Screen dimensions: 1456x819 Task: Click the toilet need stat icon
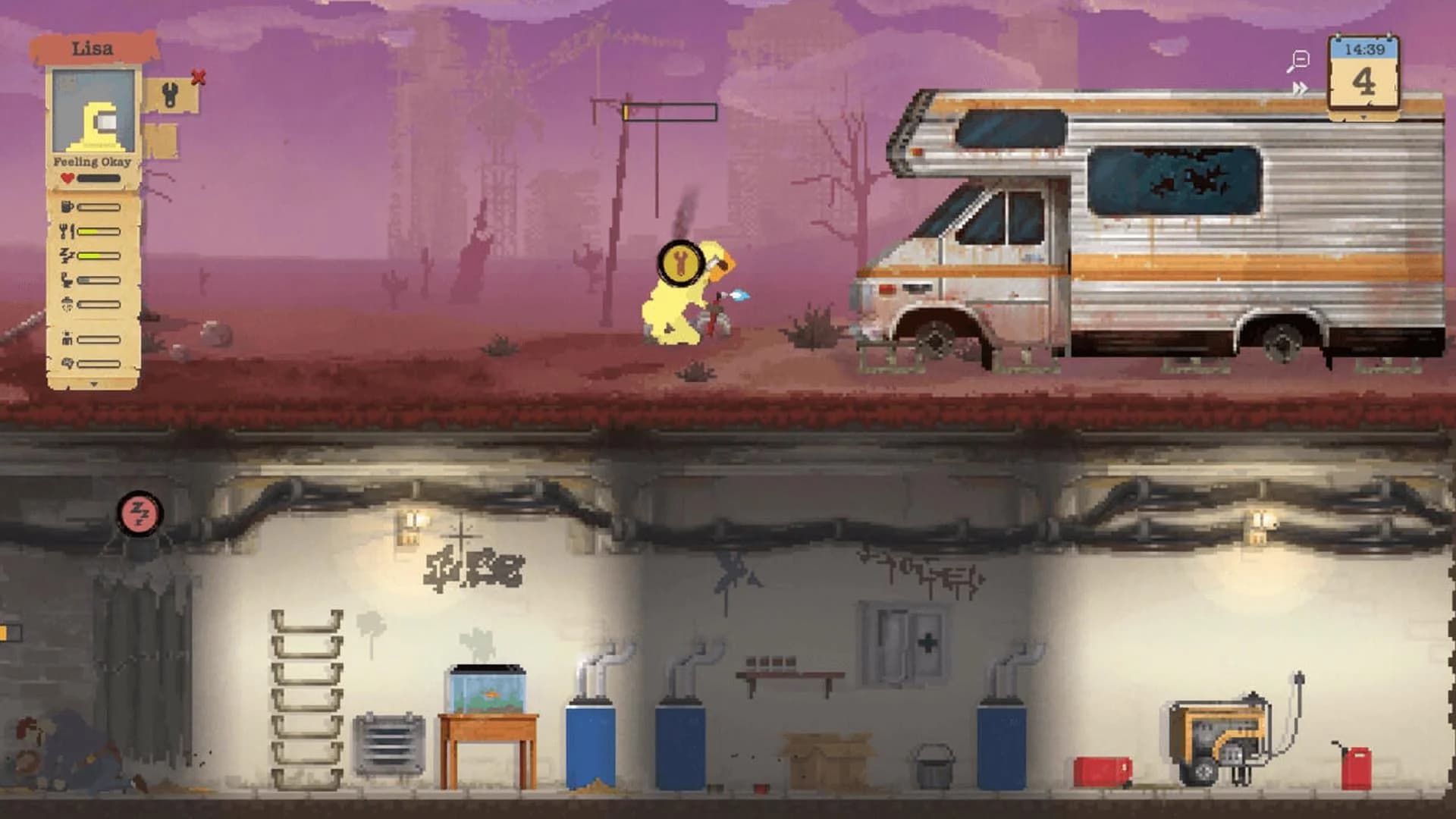67,279
